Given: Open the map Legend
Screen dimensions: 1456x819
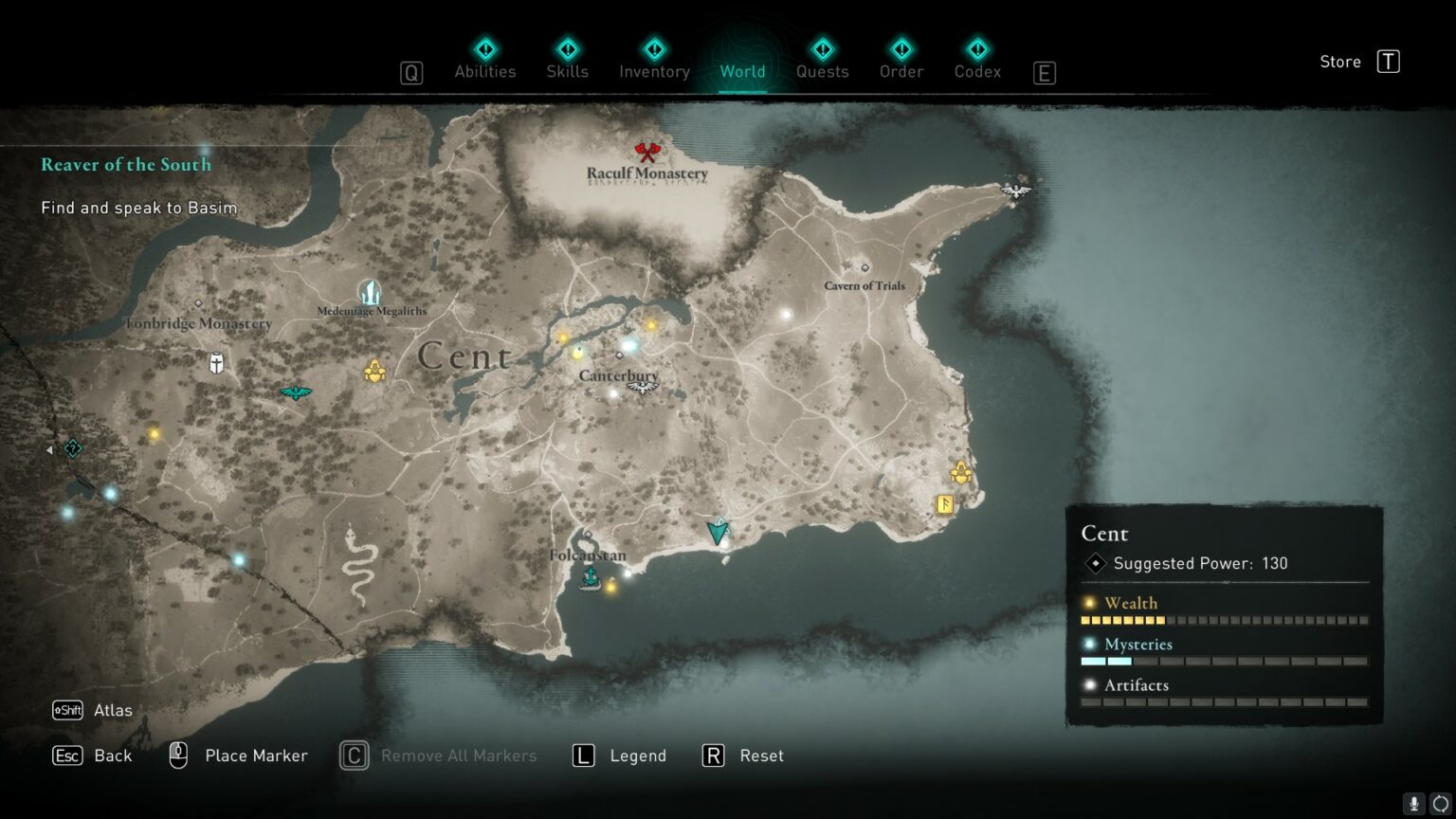Looking at the screenshot, I should pyautogui.click(x=640, y=755).
